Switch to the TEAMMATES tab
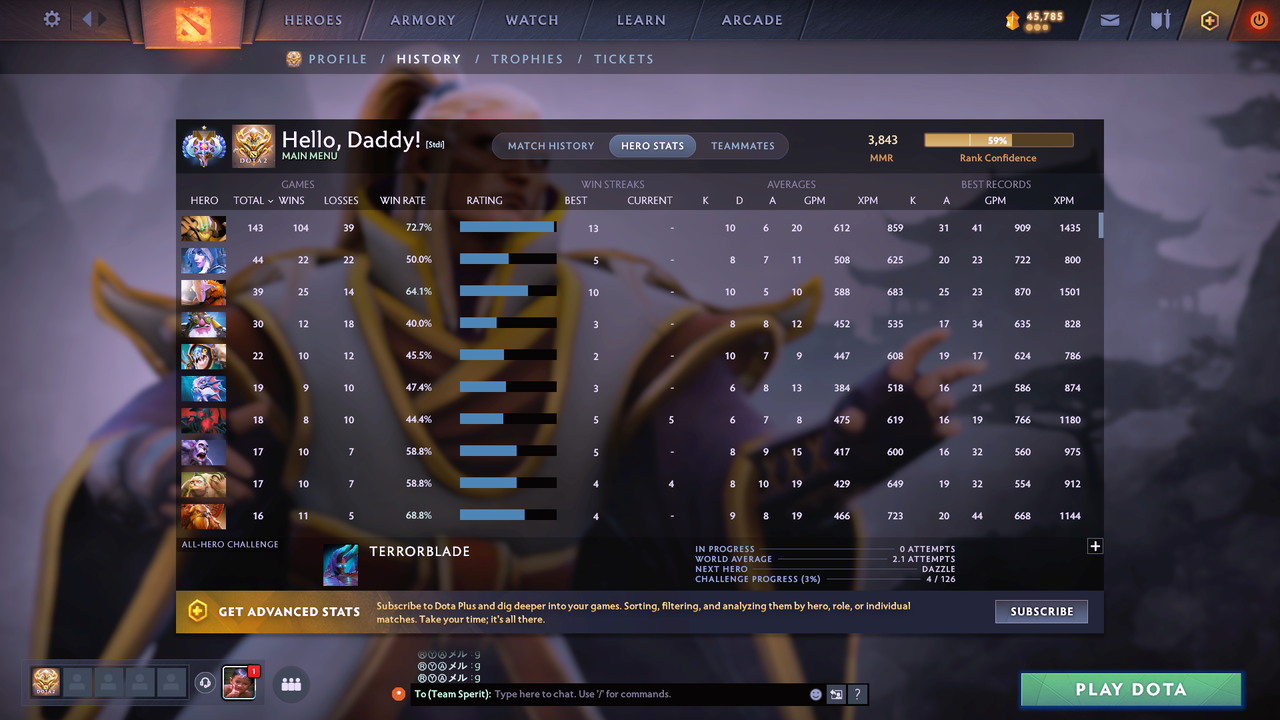The width and height of the screenshot is (1280, 720). pos(742,145)
